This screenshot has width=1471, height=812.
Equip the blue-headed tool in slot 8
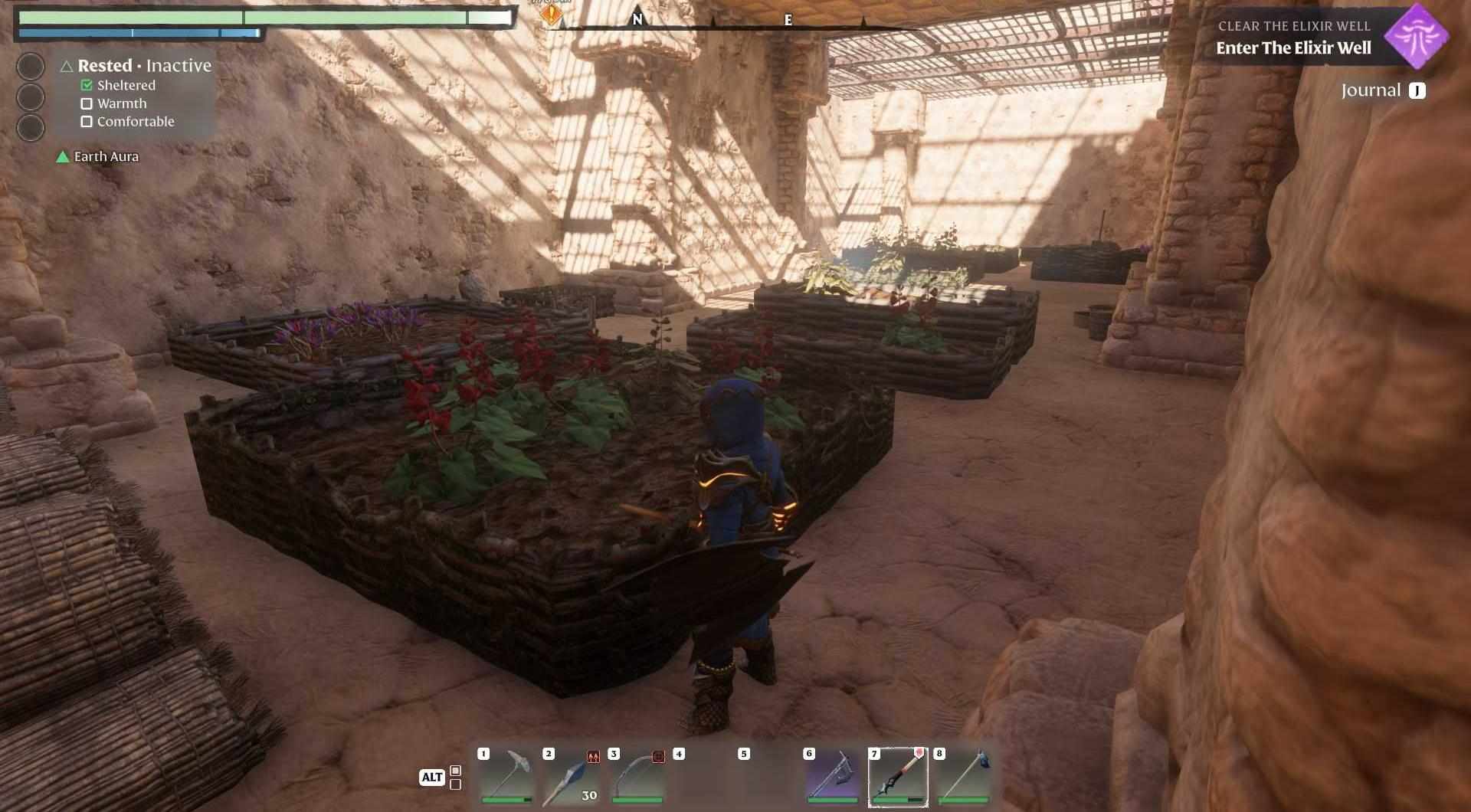[962, 776]
